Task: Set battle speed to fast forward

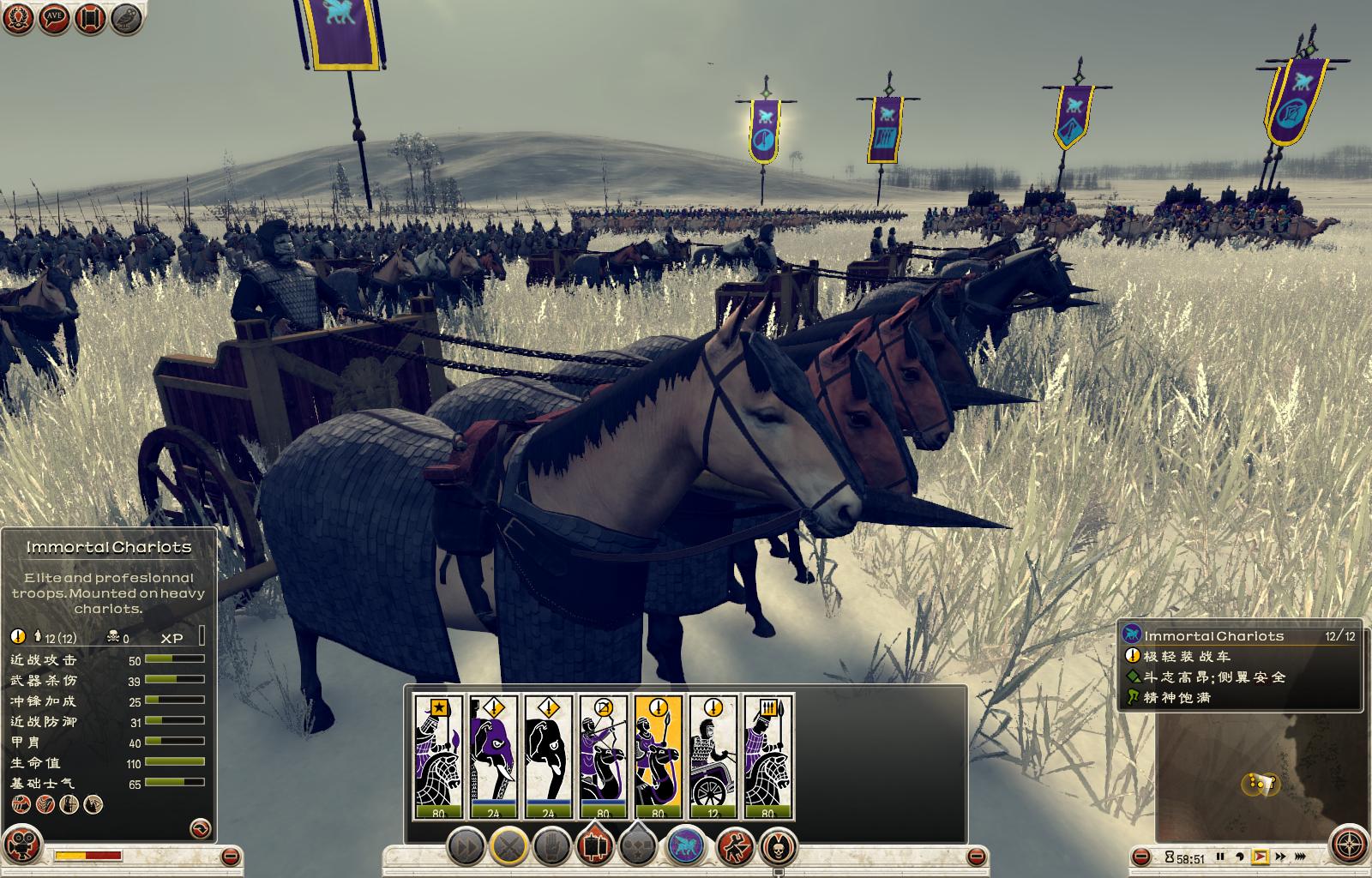Action: click(x=1280, y=857)
